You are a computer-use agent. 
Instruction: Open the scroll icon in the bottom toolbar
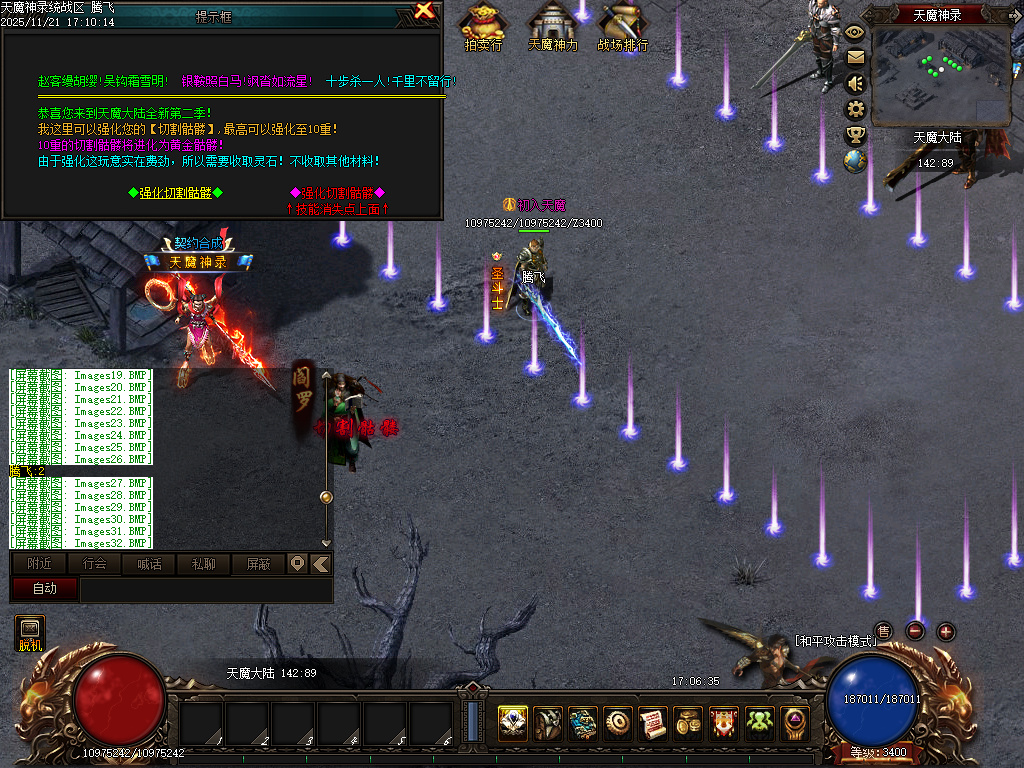coord(653,722)
